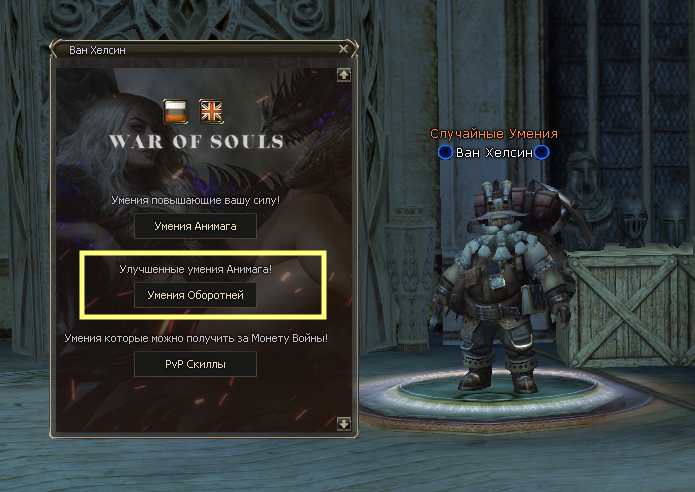695x492 pixels.
Task: Close the Ван Хелсин dialog window
Action: (344, 48)
